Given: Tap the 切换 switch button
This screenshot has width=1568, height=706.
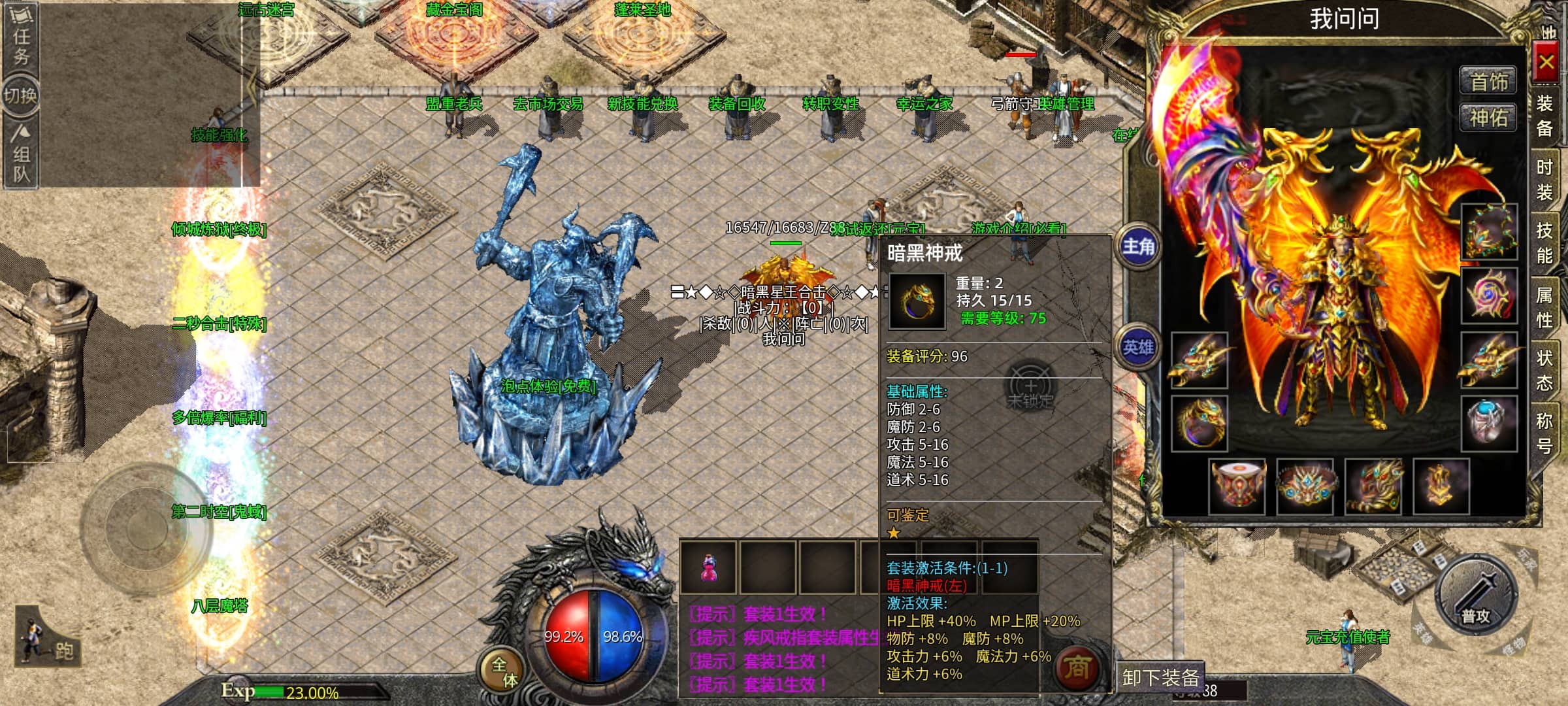Looking at the screenshot, I should (x=21, y=96).
